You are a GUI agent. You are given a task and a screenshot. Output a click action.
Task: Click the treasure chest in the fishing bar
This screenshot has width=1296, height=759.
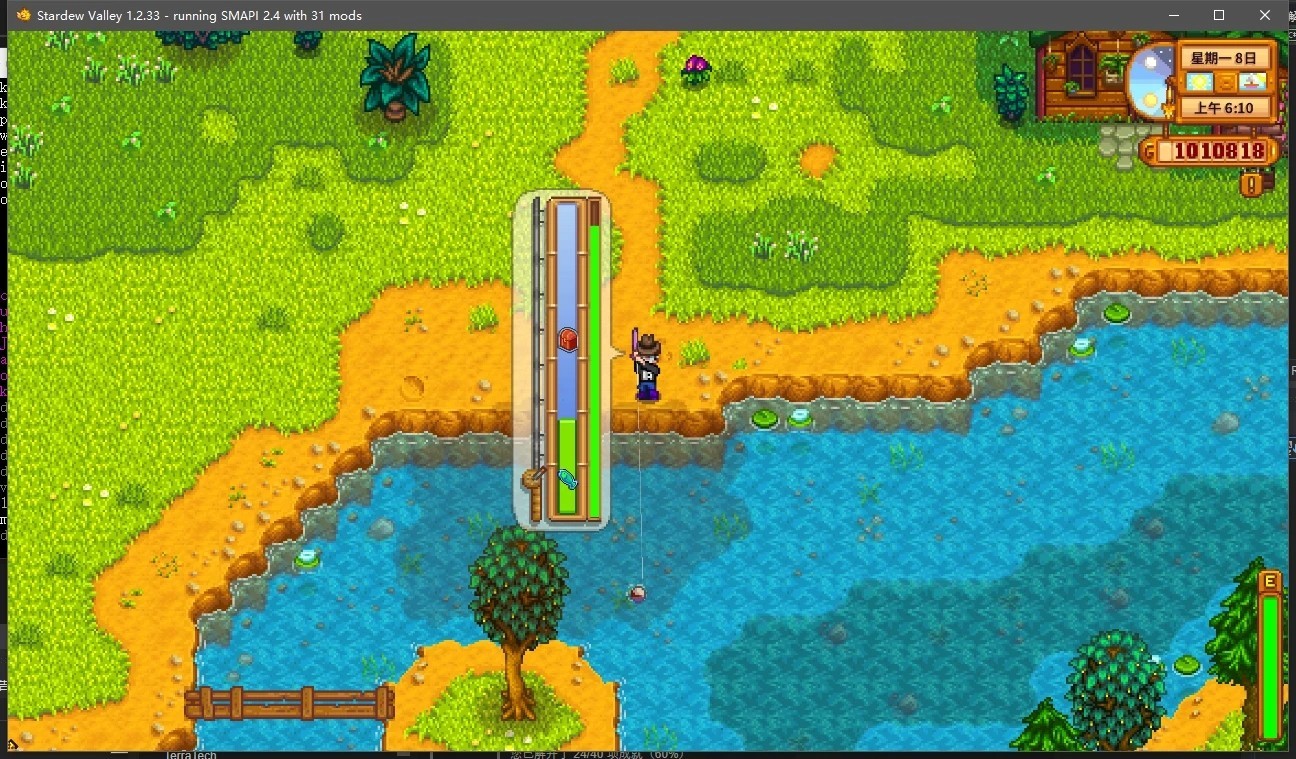[566, 339]
